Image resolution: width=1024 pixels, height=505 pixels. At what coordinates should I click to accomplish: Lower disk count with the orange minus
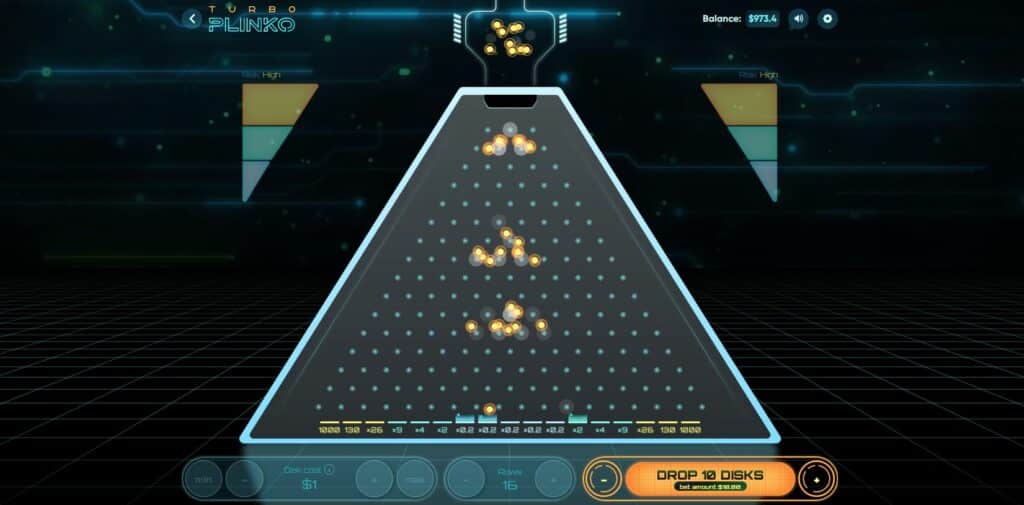click(604, 479)
